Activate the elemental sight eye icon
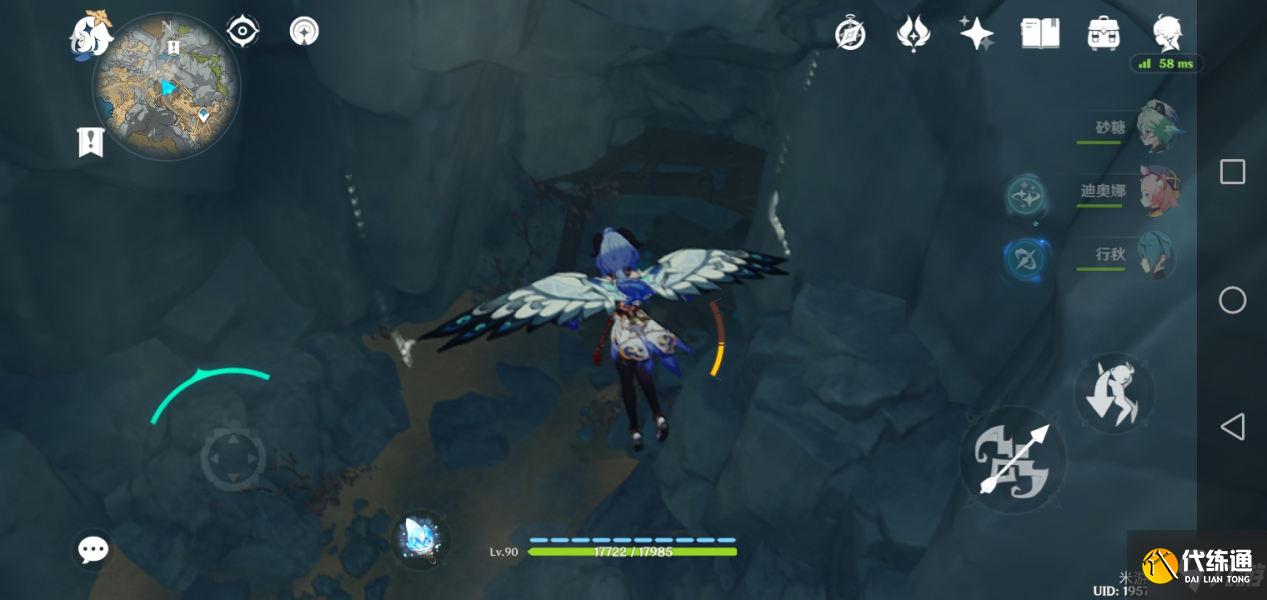Screen dimensions: 1267x600 click(x=243, y=32)
